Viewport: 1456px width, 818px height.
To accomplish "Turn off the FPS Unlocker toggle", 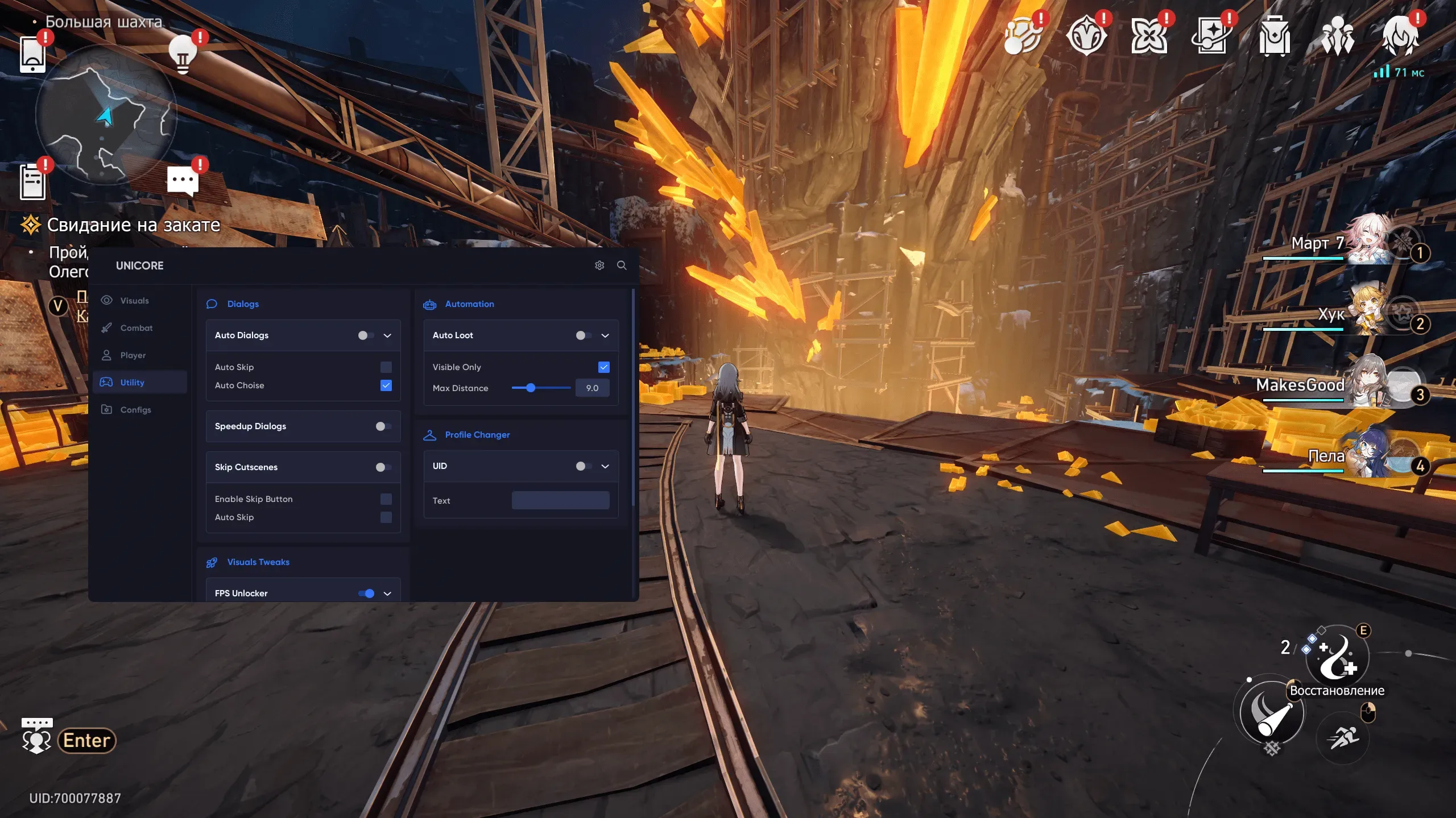I will [366, 593].
